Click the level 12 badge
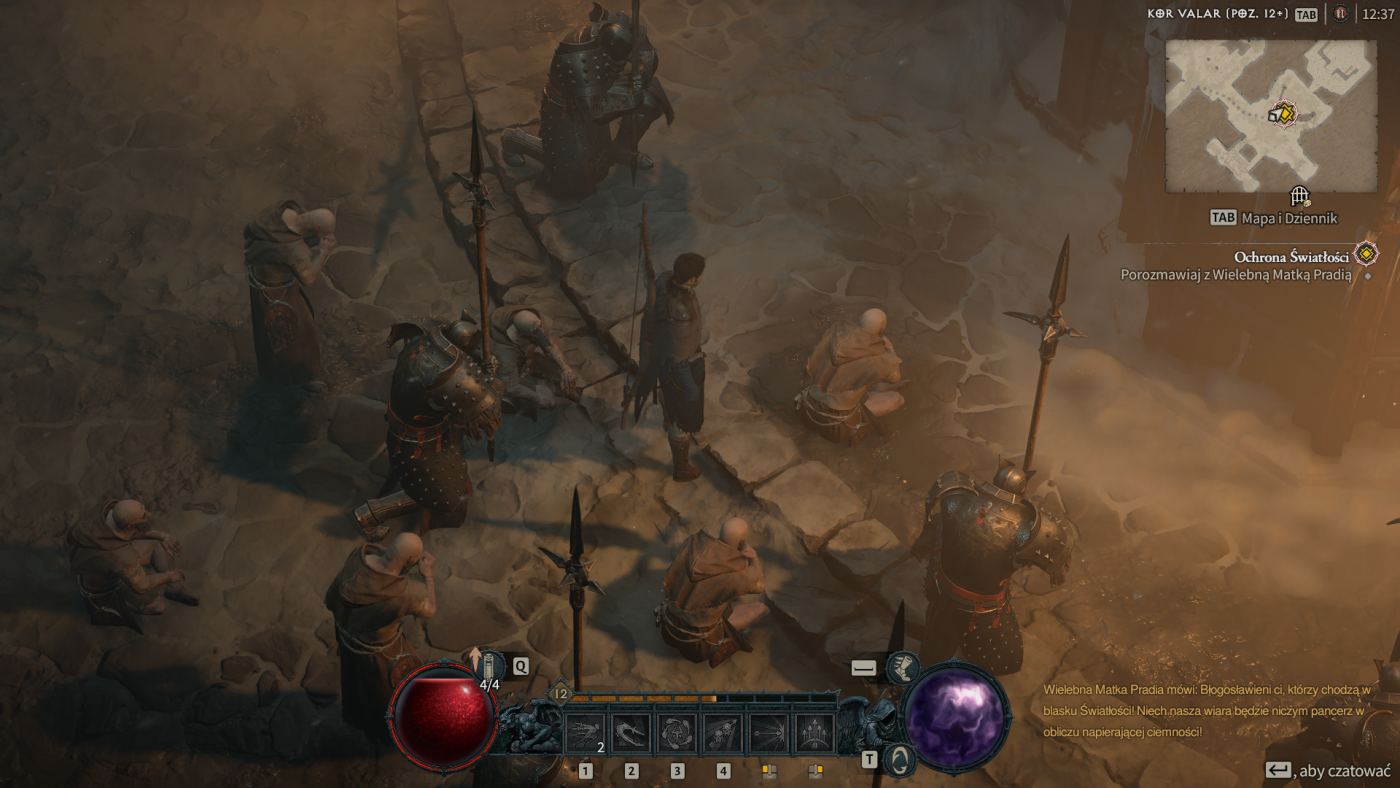This screenshot has width=1400, height=788. pyautogui.click(x=561, y=693)
